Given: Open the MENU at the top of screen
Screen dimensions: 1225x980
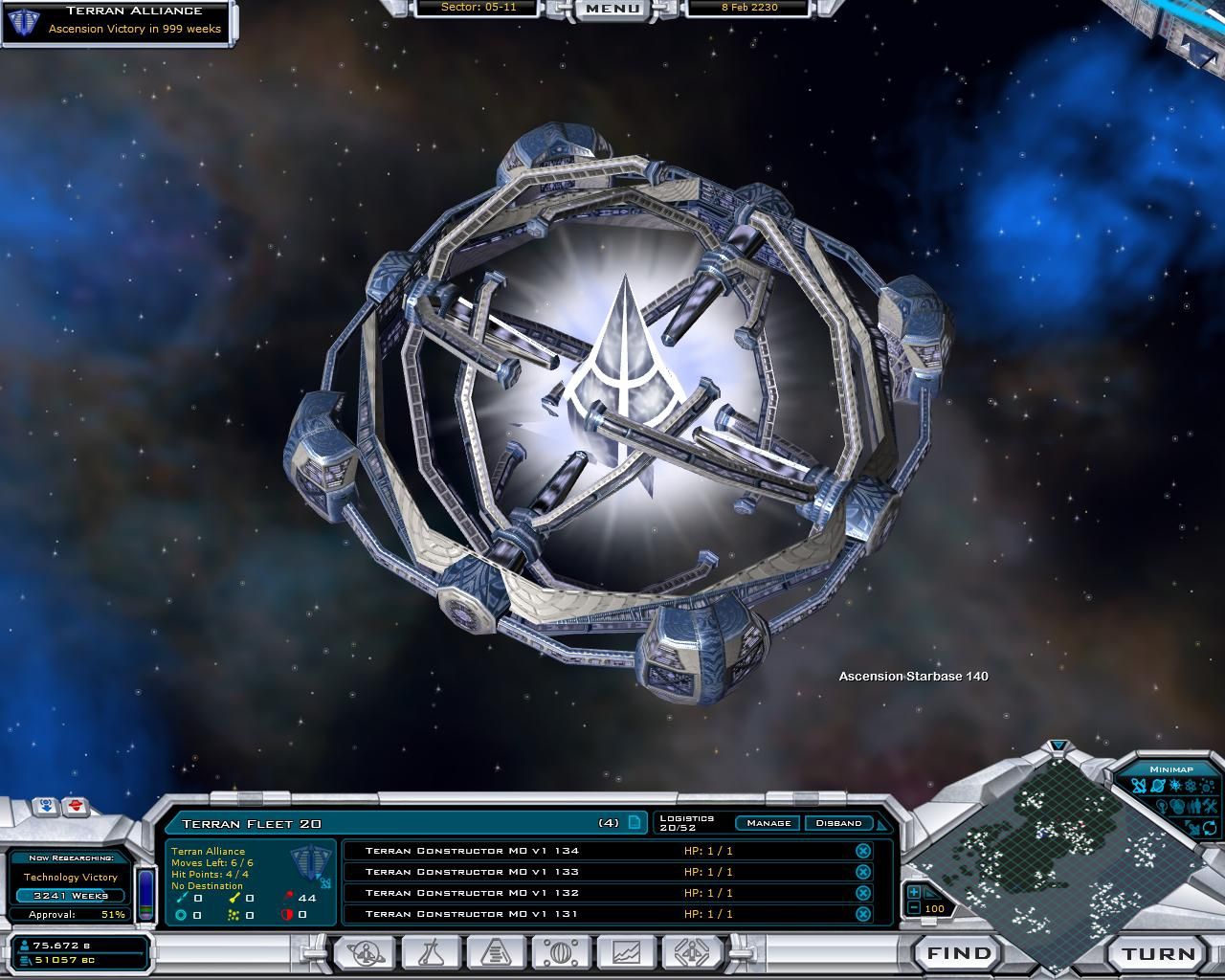Looking at the screenshot, I should pos(610,10).
